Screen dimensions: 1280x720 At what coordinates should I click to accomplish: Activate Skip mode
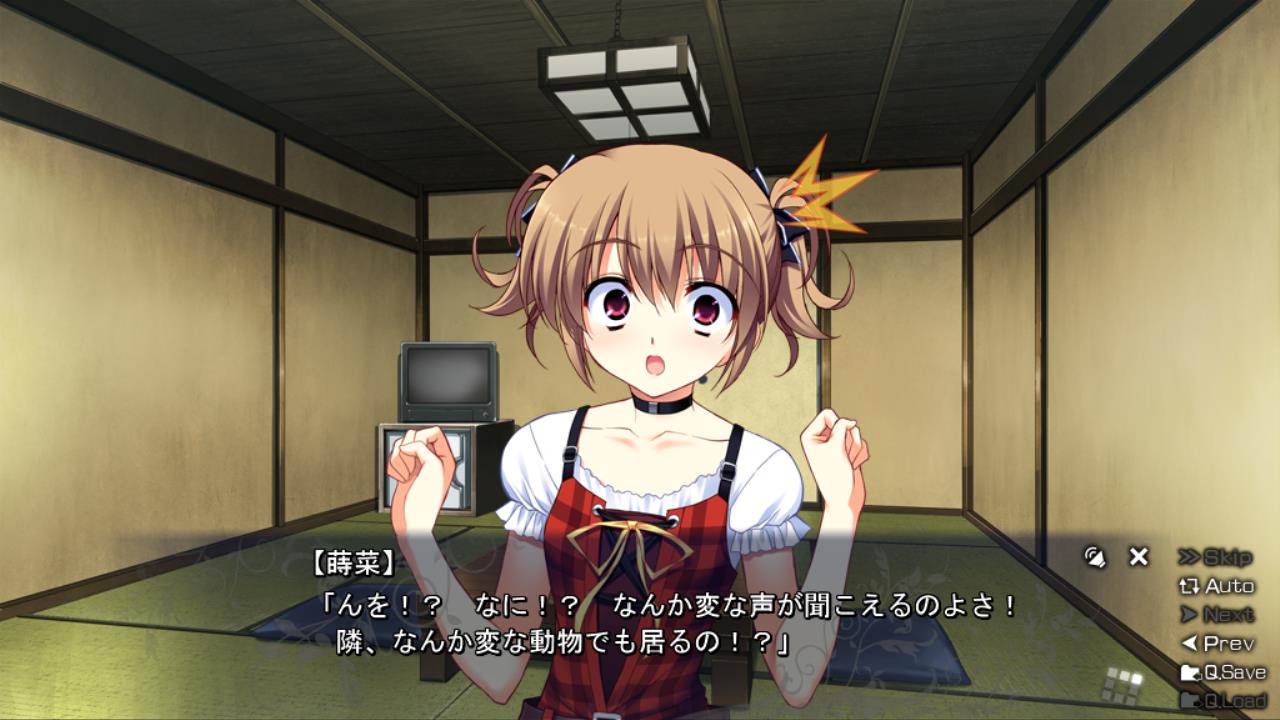tap(1215, 557)
